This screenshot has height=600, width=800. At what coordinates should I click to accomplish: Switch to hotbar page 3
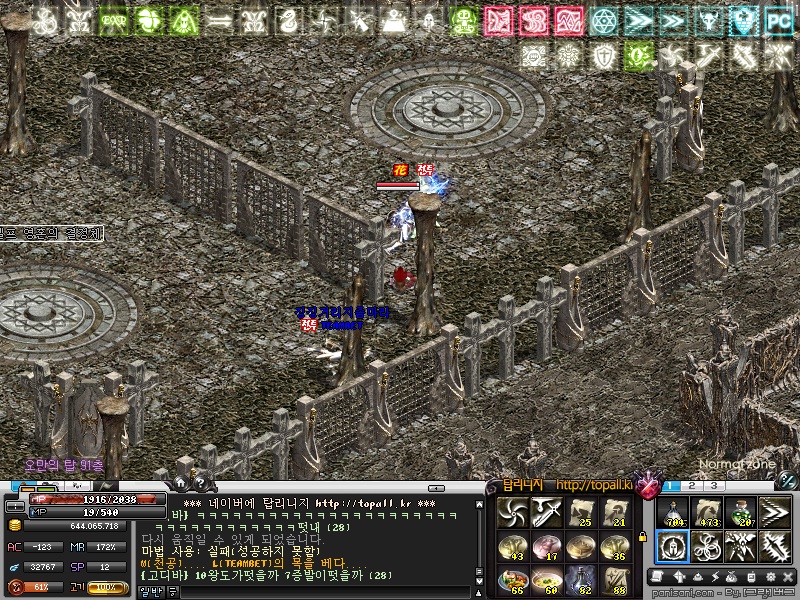[714, 486]
